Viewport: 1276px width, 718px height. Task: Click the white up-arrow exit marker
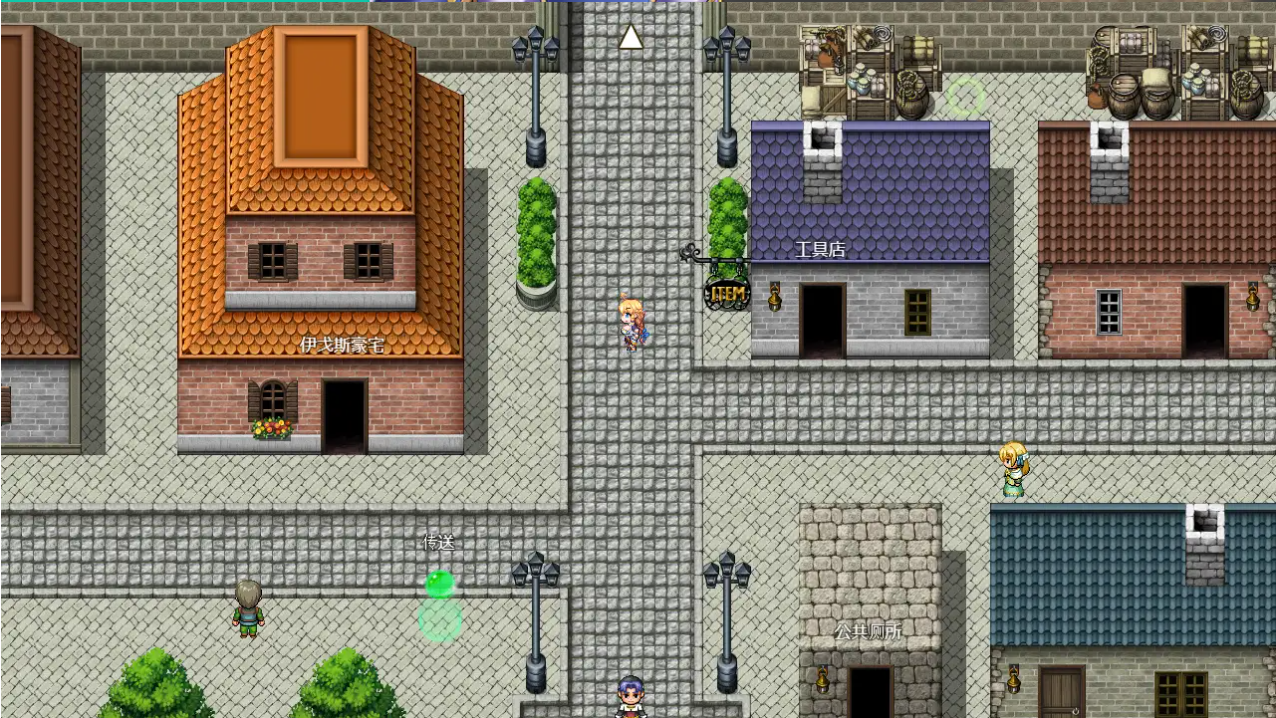630,38
